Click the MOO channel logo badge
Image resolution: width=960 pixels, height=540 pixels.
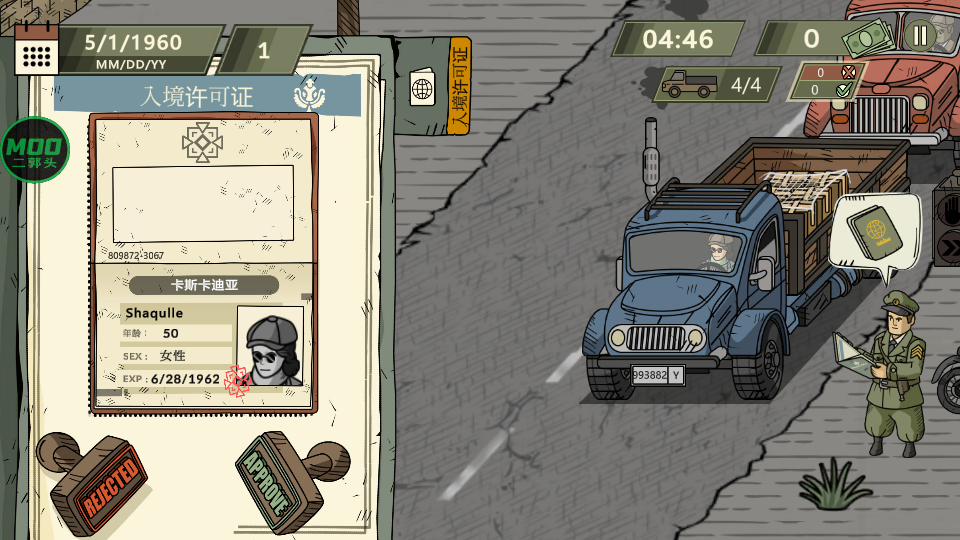pos(33,150)
